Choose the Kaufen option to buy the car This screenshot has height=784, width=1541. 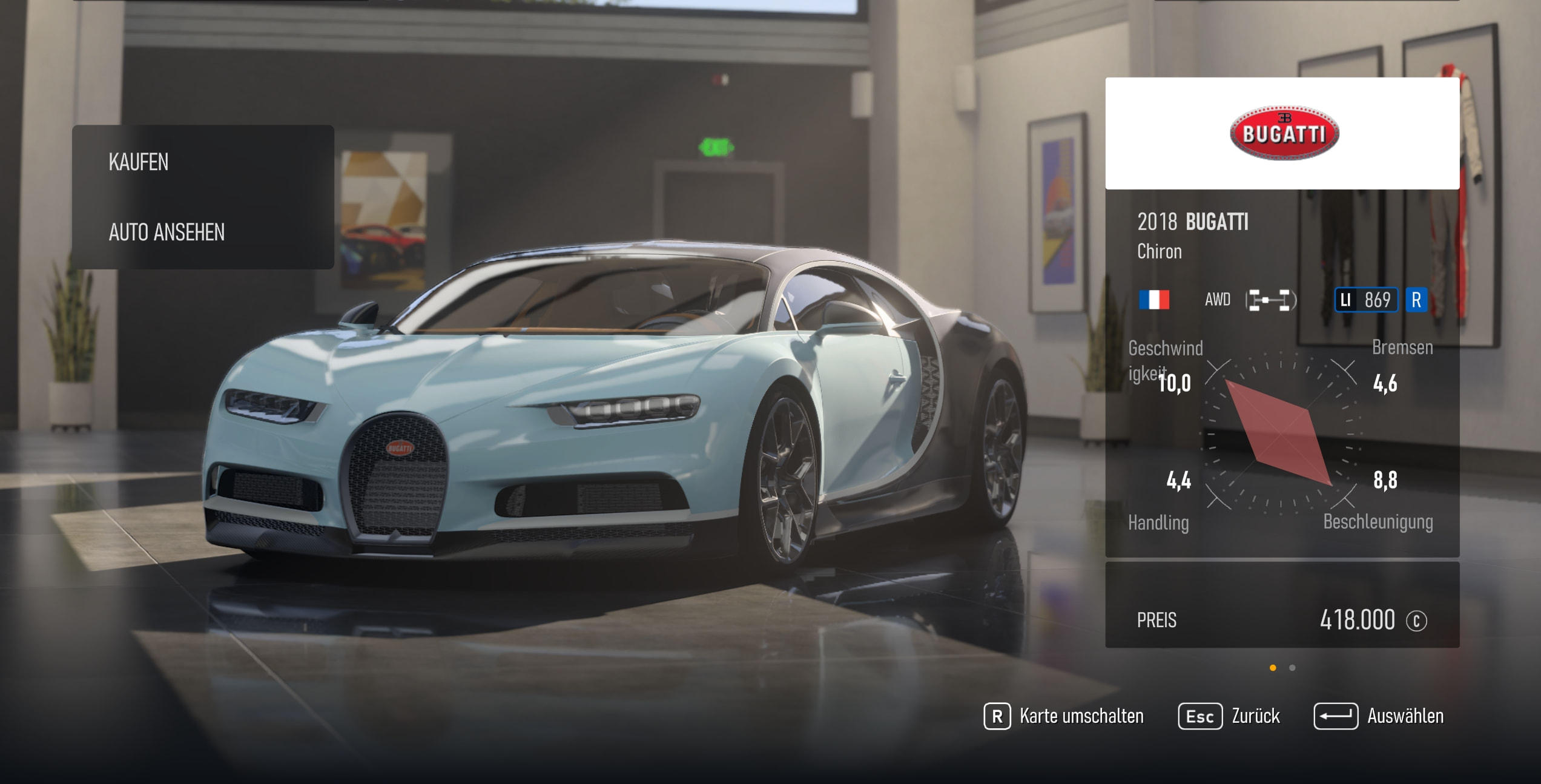(x=139, y=162)
